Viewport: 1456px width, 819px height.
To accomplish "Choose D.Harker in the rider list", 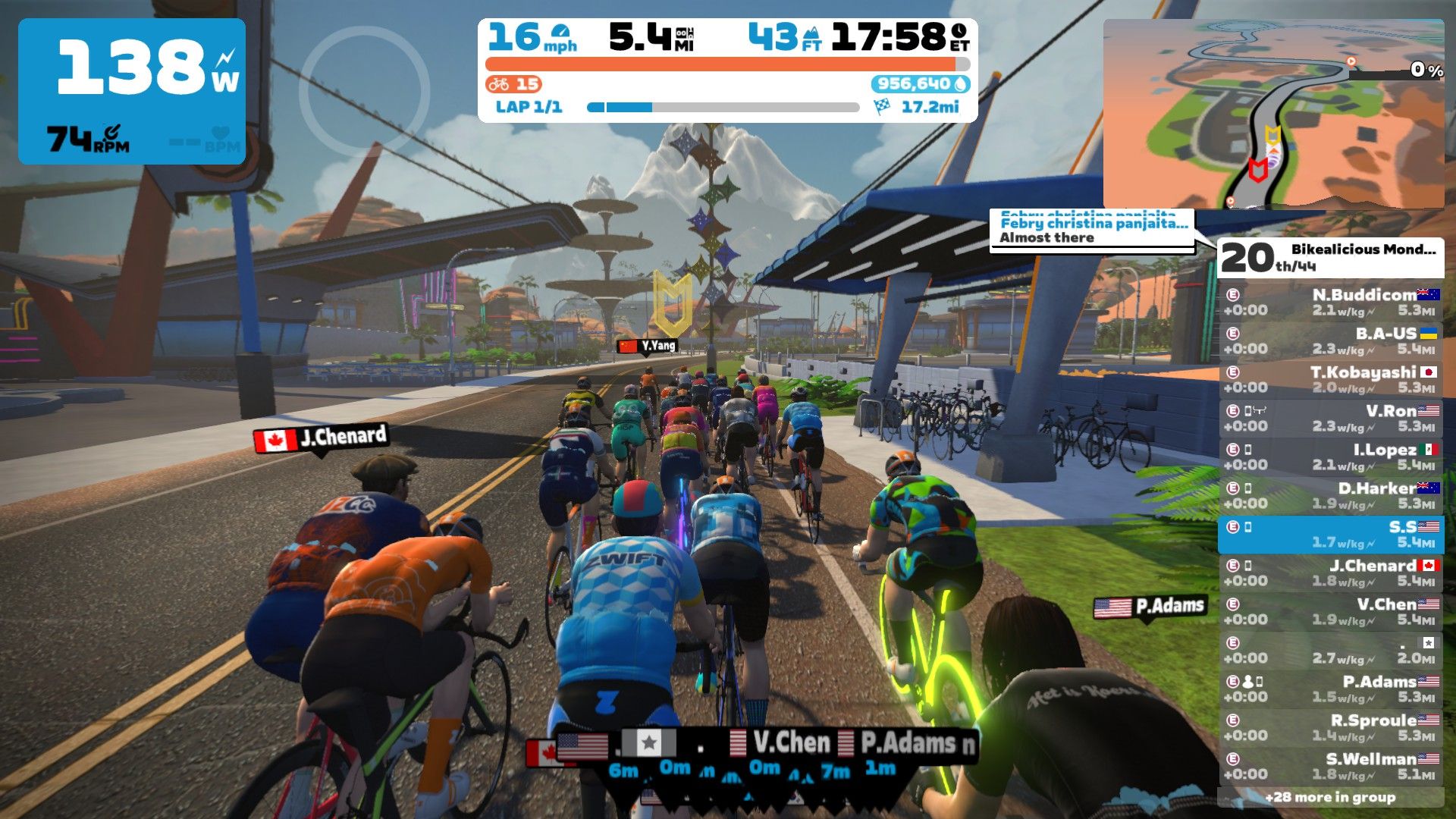I will click(x=1331, y=495).
